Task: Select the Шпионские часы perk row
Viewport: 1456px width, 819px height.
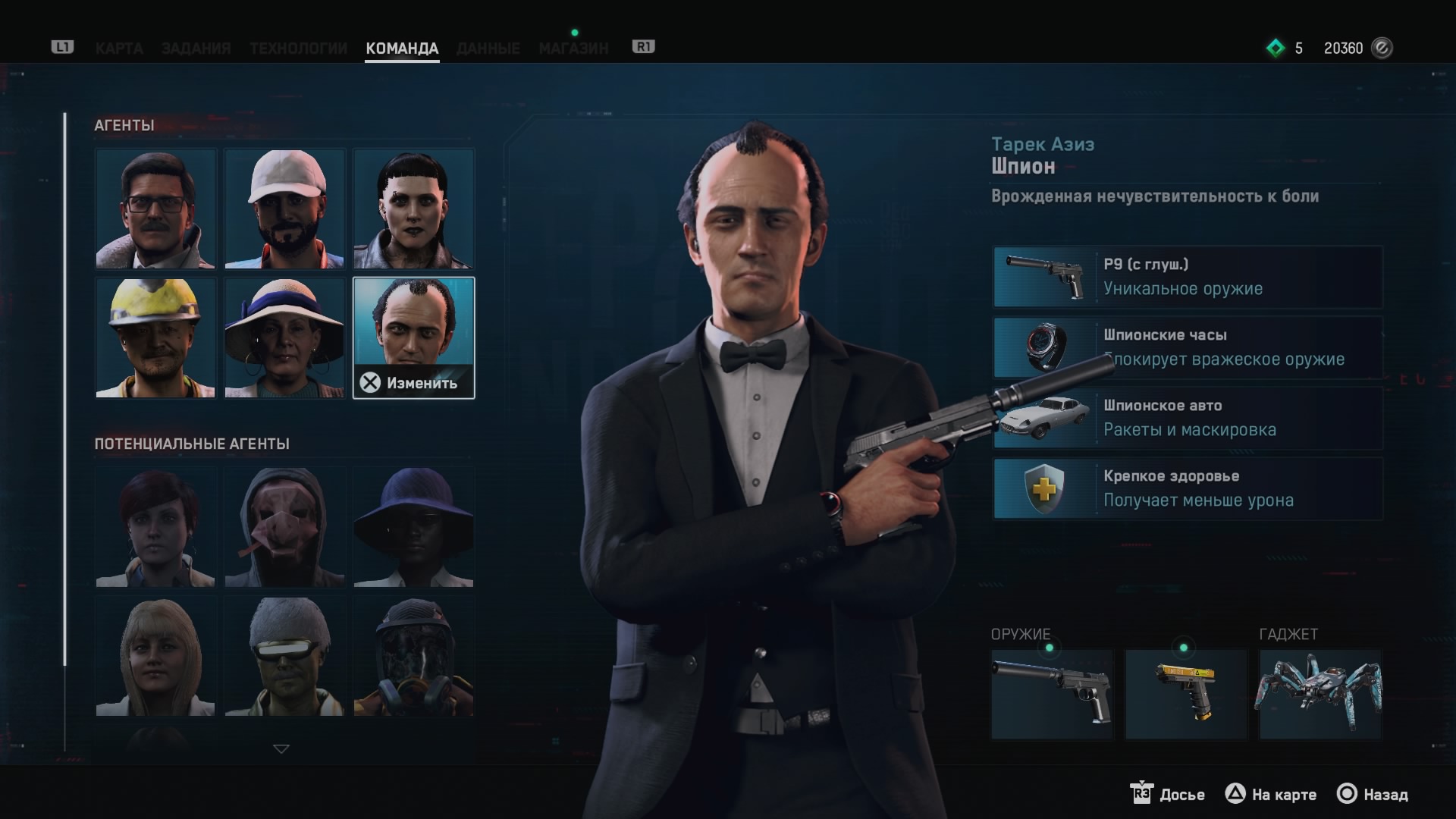Action: tap(1188, 347)
